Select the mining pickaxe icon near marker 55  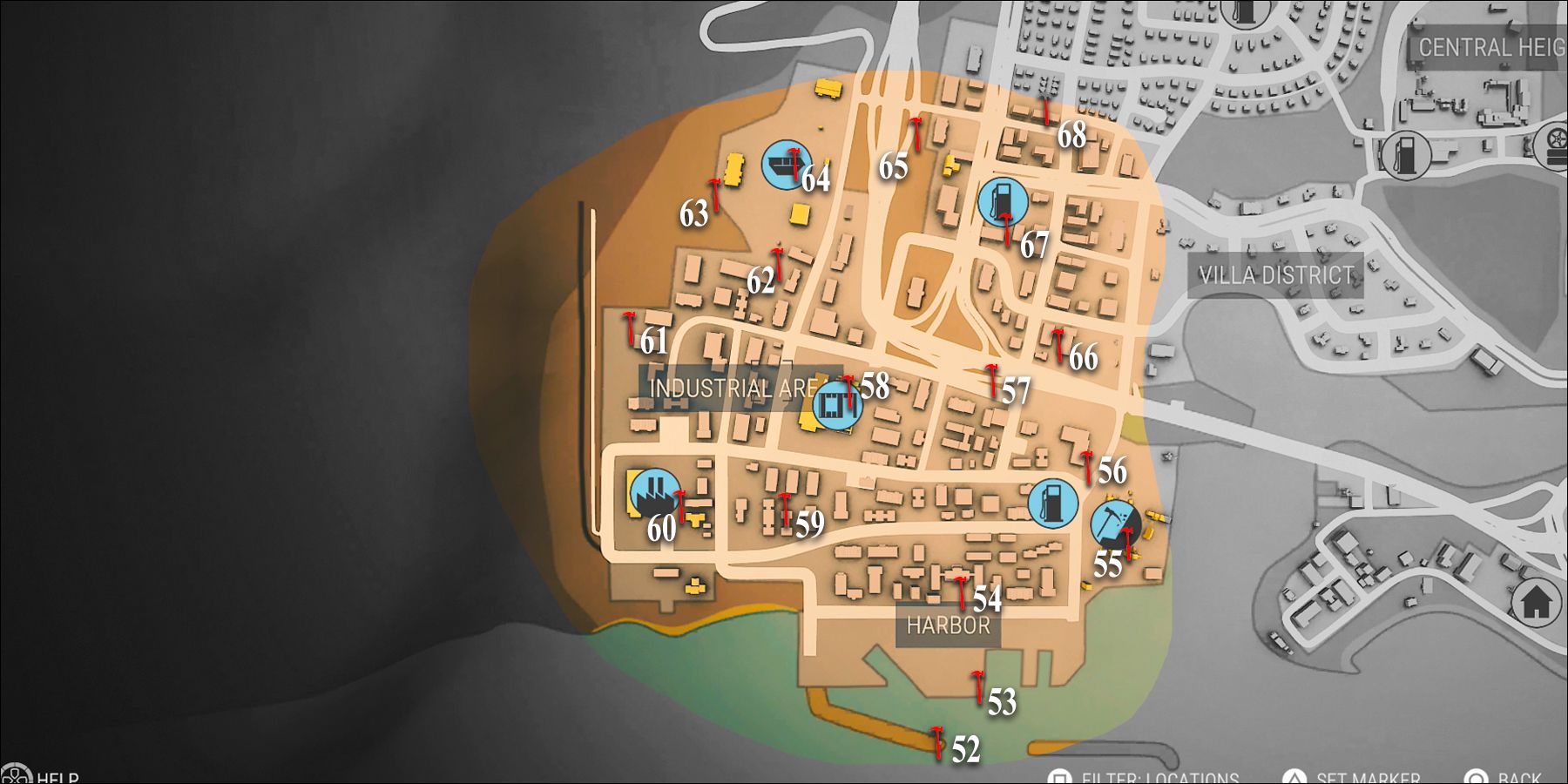[x=1118, y=525]
